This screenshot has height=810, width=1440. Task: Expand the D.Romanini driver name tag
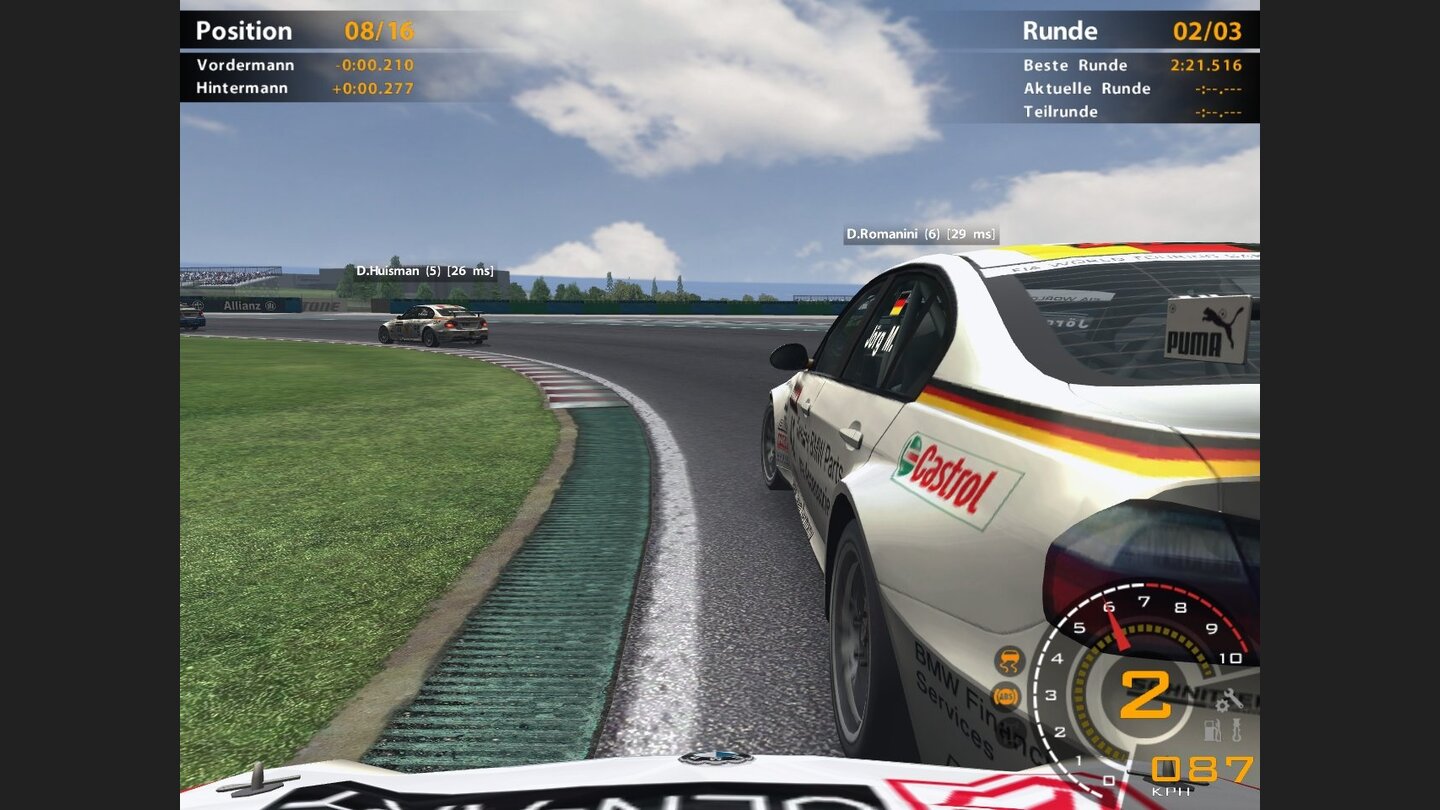tap(921, 232)
